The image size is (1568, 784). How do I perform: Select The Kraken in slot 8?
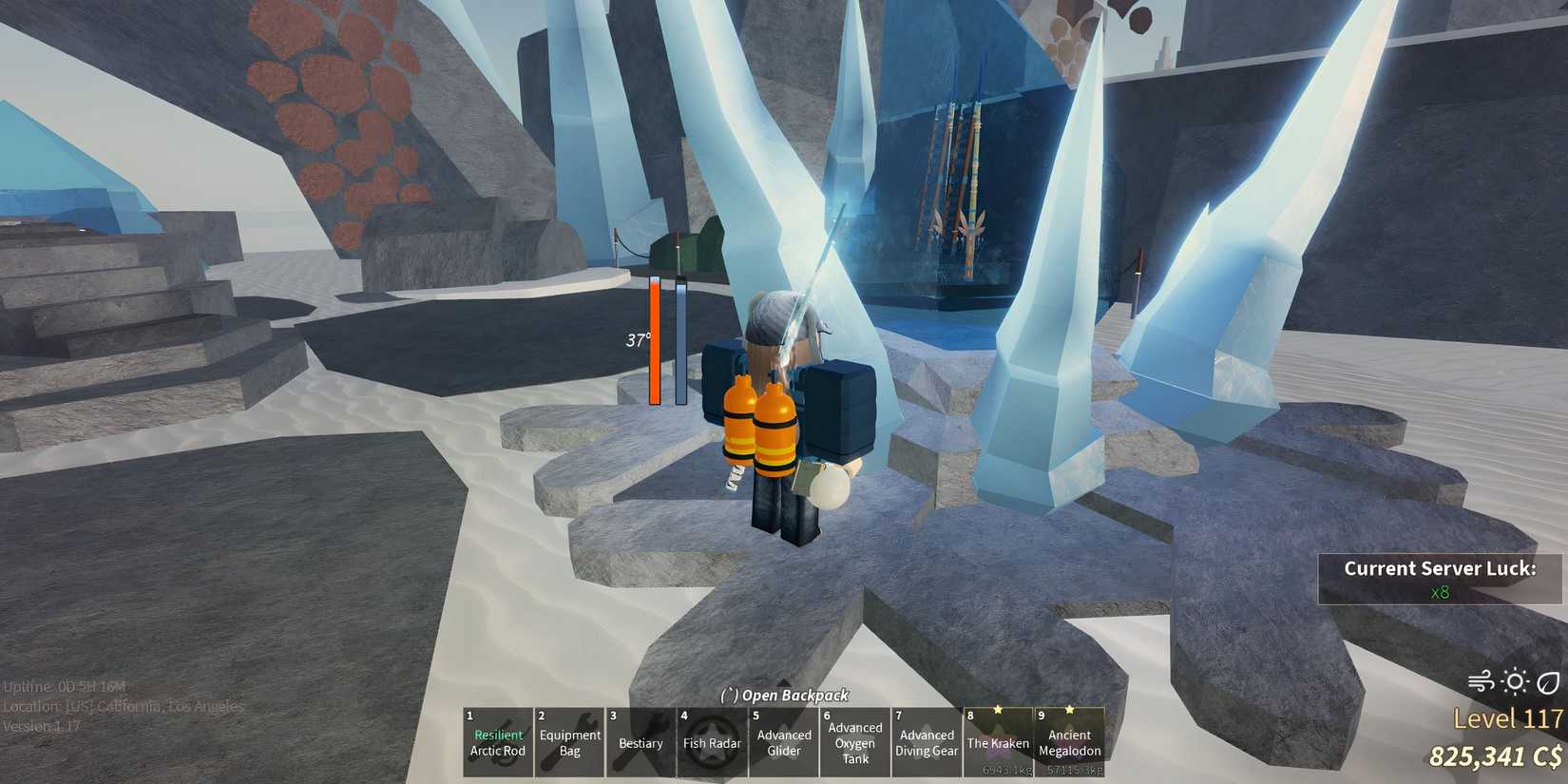coord(998,741)
